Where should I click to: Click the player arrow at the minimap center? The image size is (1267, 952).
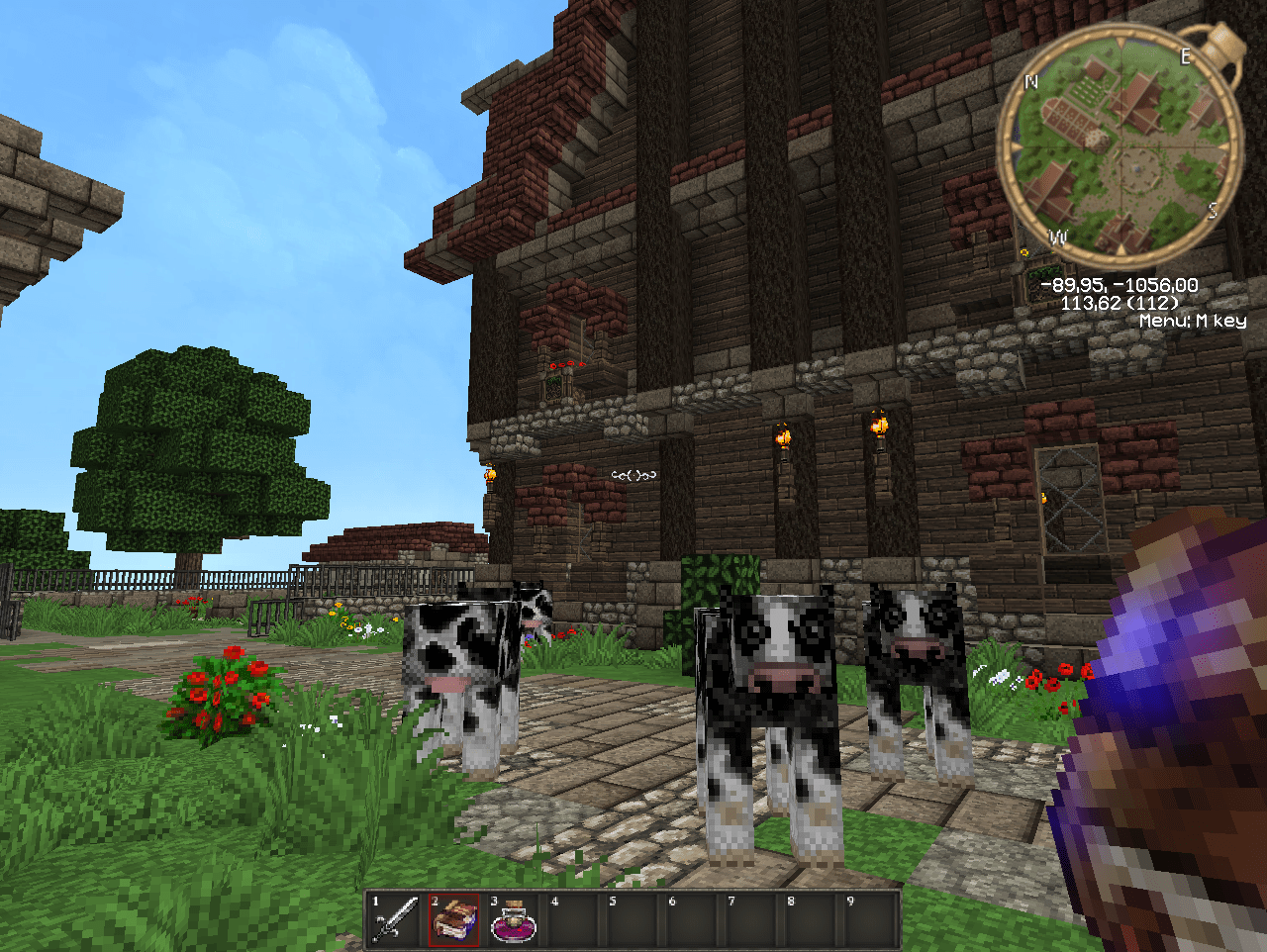coord(1138,169)
